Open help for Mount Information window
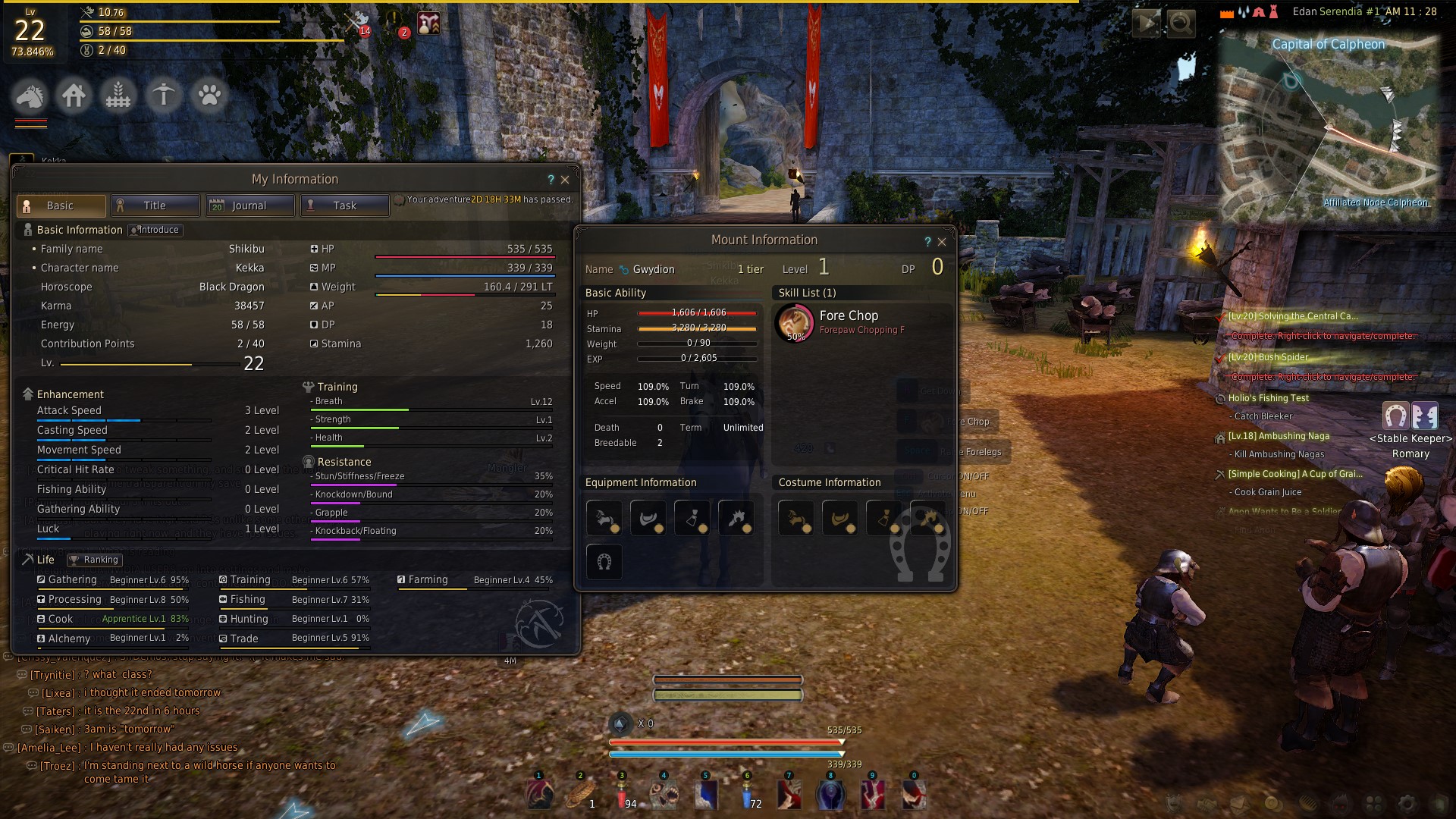 coord(927,242)
